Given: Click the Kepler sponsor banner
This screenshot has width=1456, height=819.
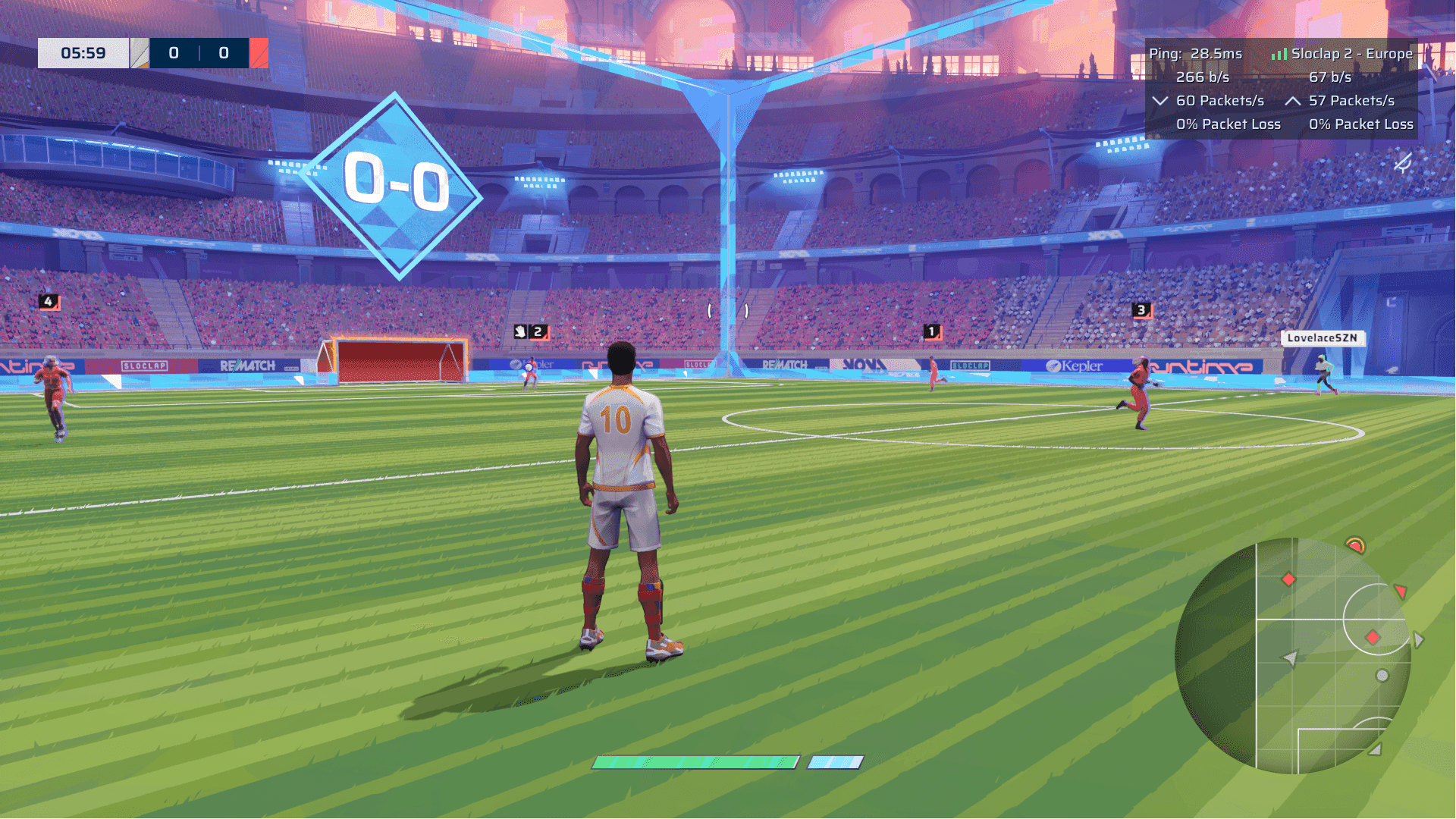Looking at the screenshot, I should (1075, 366).
